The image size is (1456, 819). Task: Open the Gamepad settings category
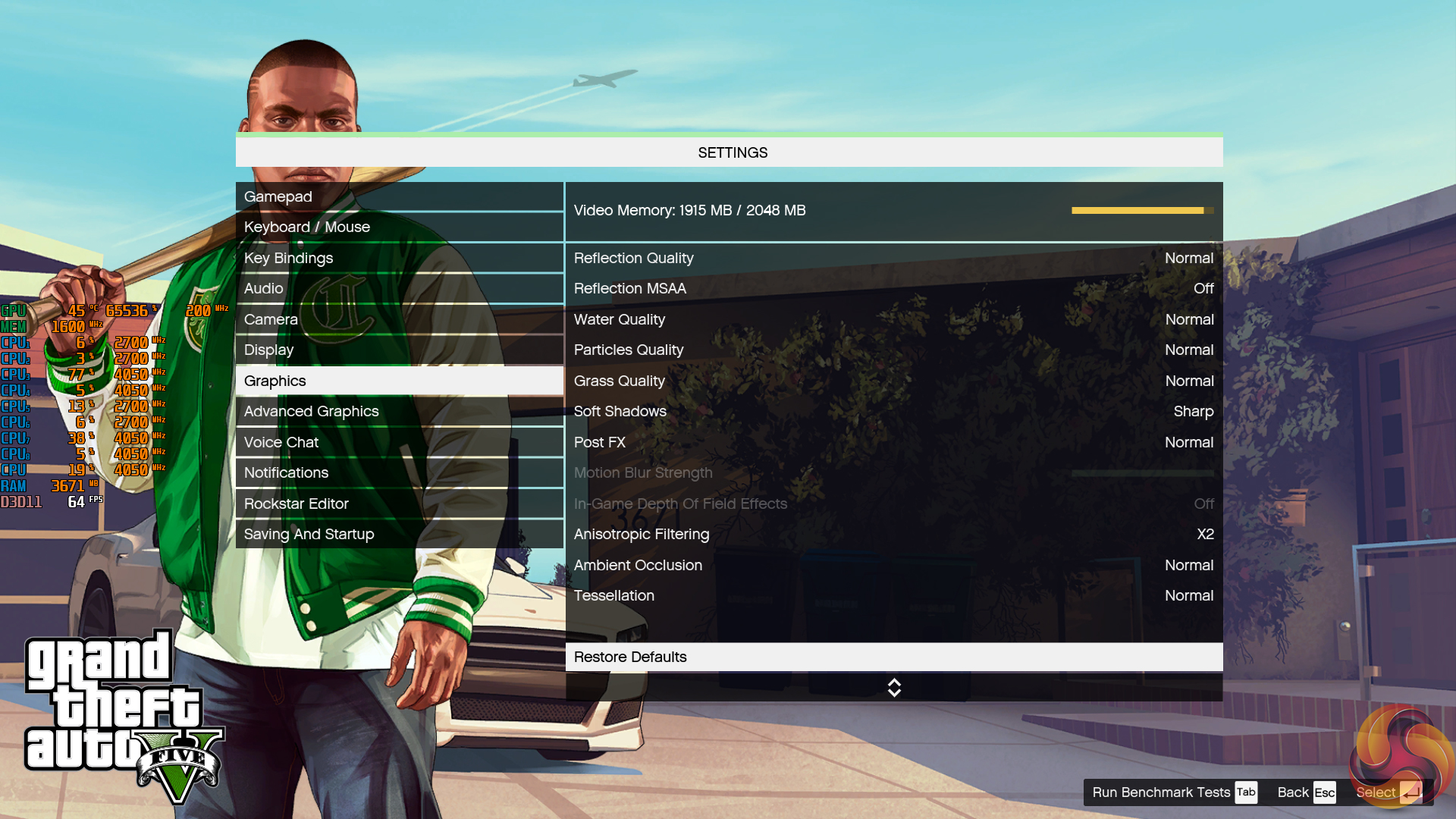(399, 196)
